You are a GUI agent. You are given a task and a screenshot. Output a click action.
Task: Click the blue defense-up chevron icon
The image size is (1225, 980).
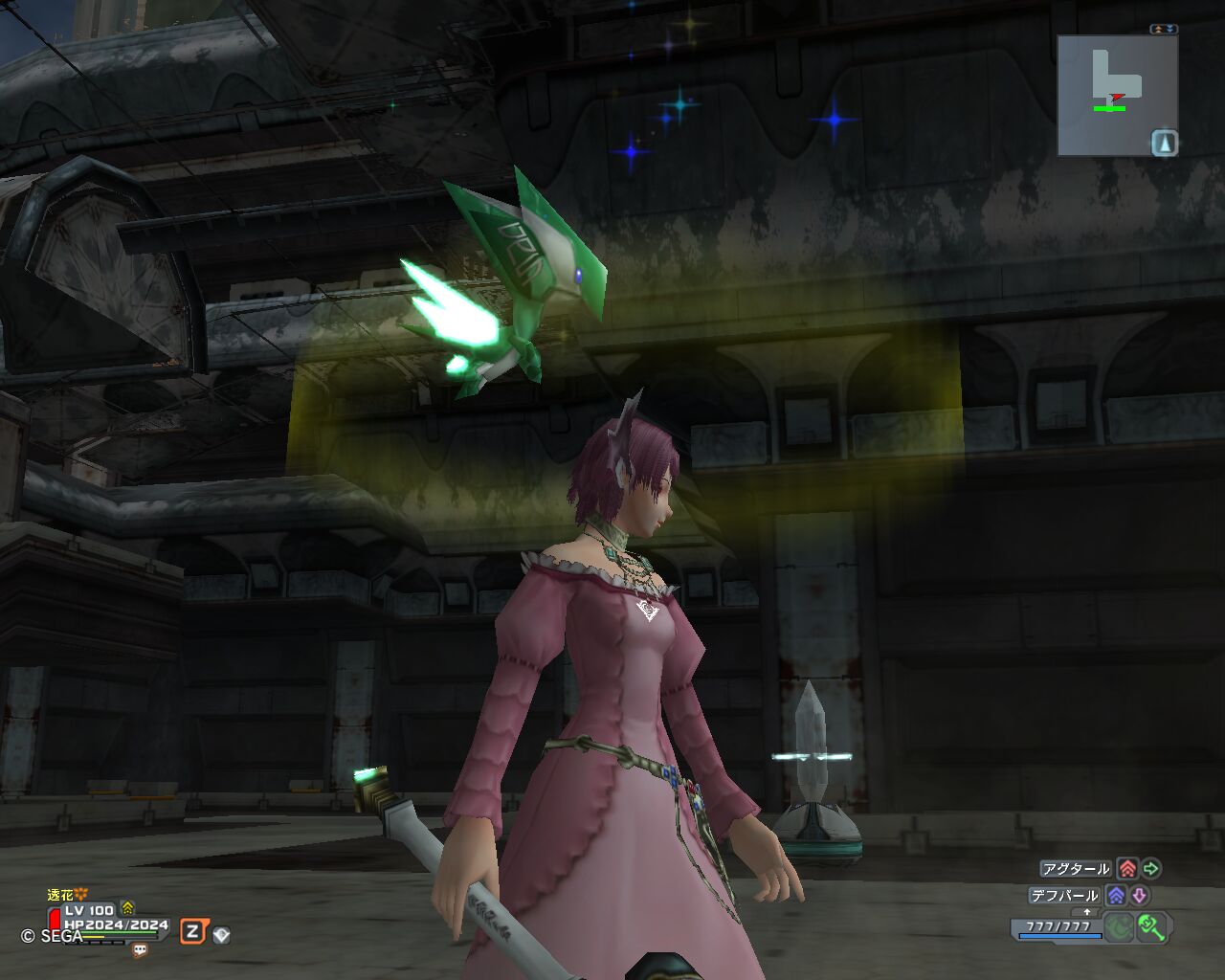click(x=1116, y=896)
